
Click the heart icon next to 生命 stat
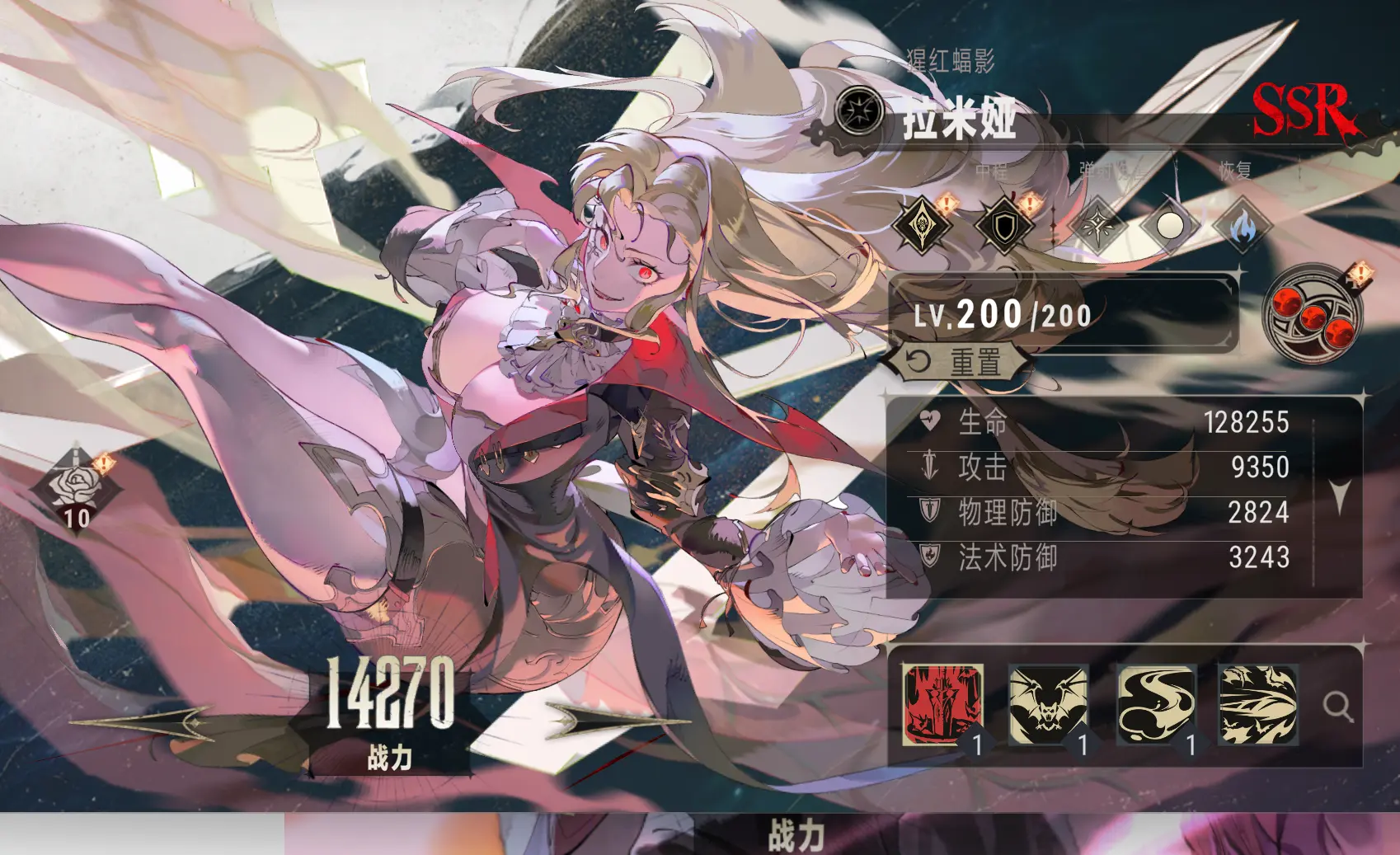928,421
